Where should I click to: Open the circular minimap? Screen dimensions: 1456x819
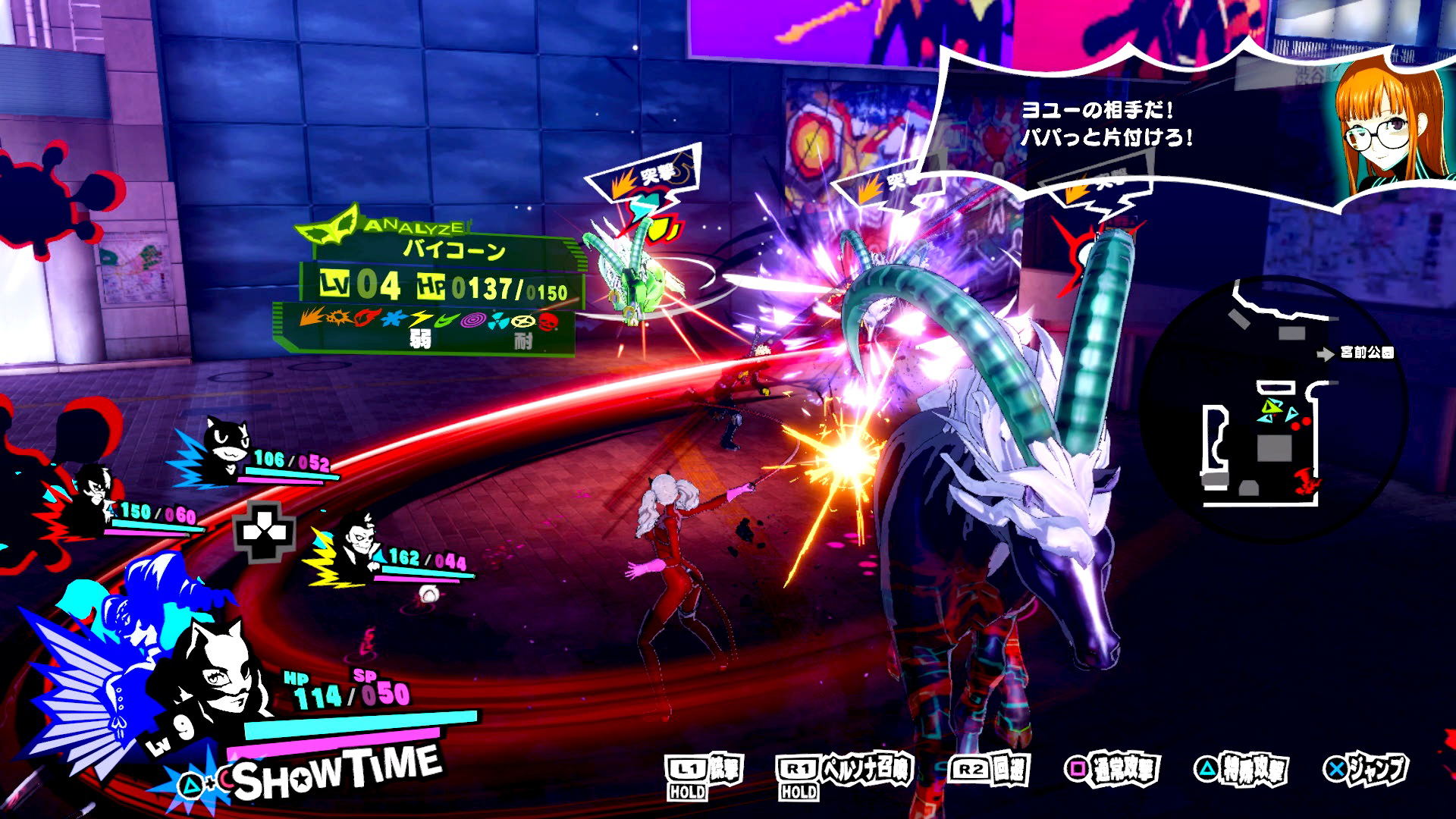(1274, 409)
